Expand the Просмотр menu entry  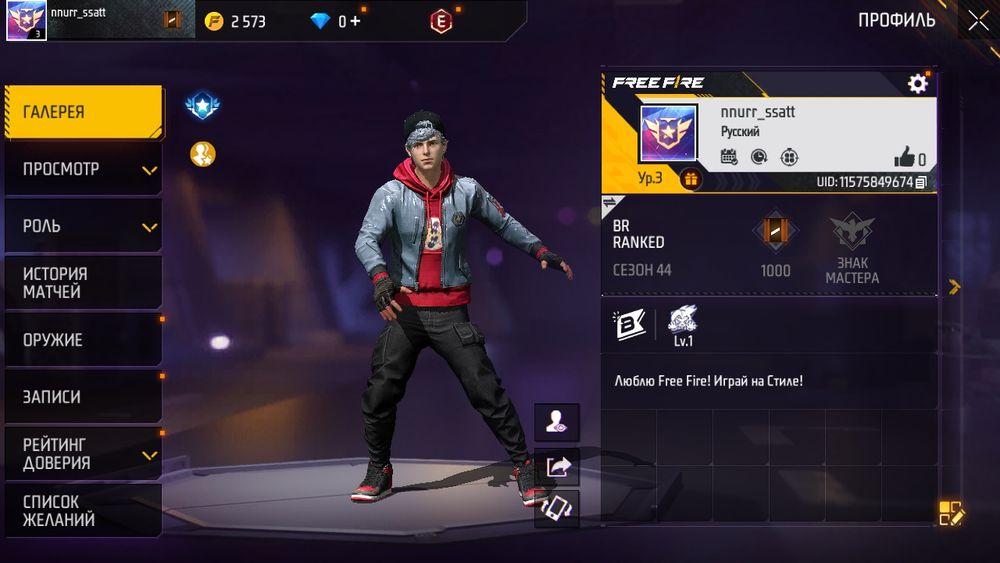83,169
